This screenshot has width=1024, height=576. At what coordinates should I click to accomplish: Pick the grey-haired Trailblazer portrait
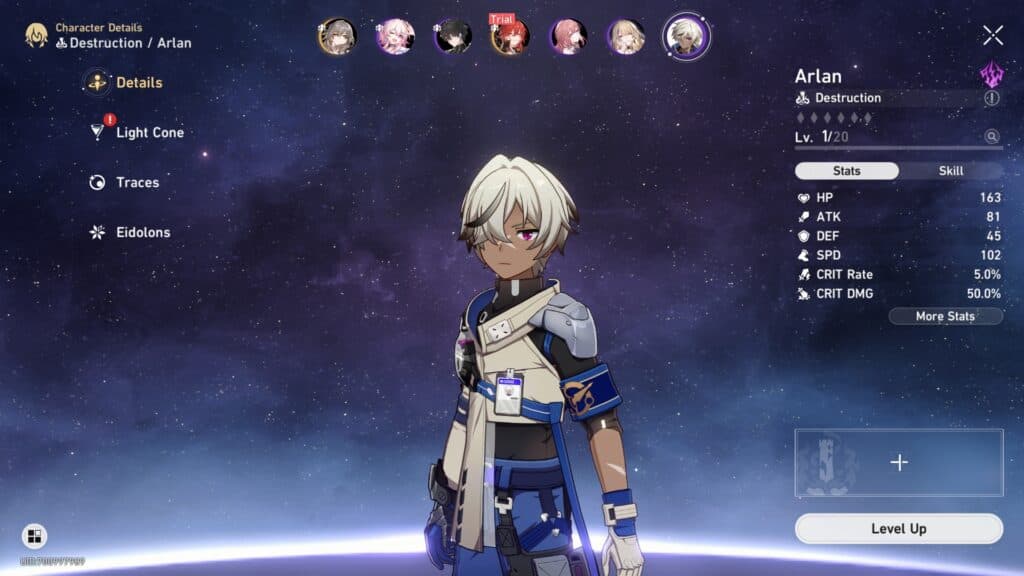(x=337, y=37)
